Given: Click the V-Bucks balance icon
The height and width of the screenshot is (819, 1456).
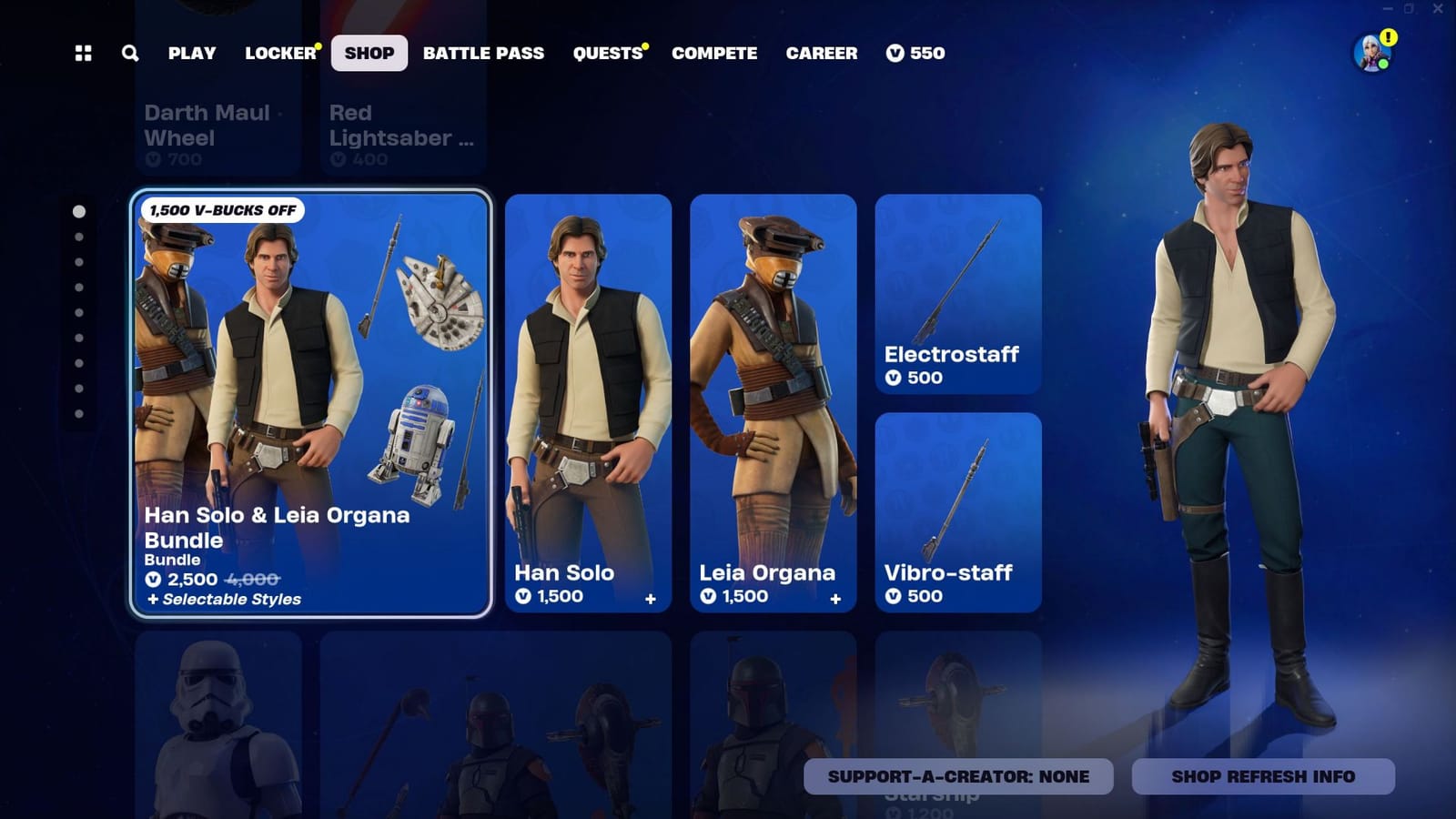Looking at the screenshot, I should 896,53.
